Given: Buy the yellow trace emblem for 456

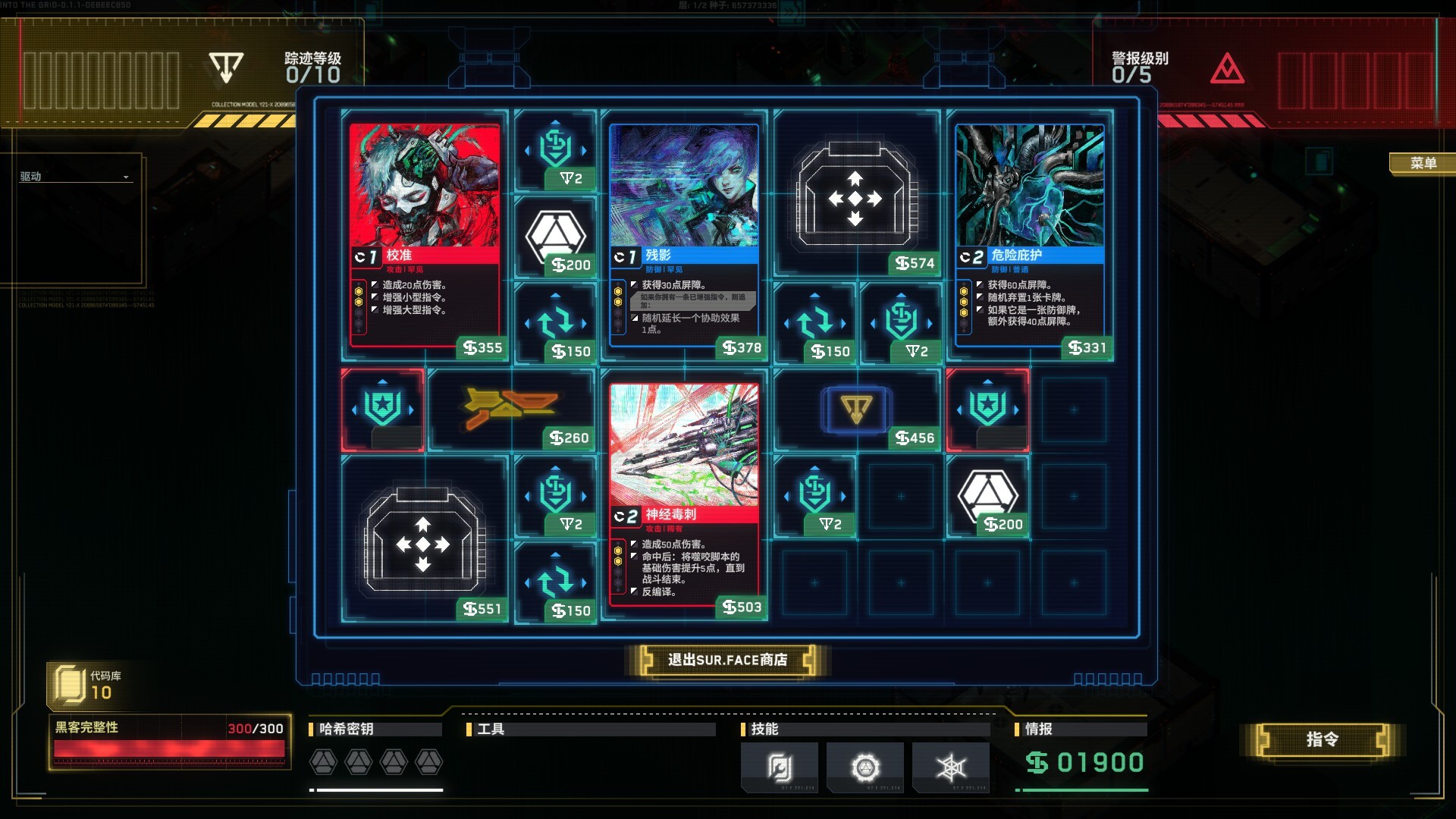Looking at the screenshot, I should tap(856, 410).
